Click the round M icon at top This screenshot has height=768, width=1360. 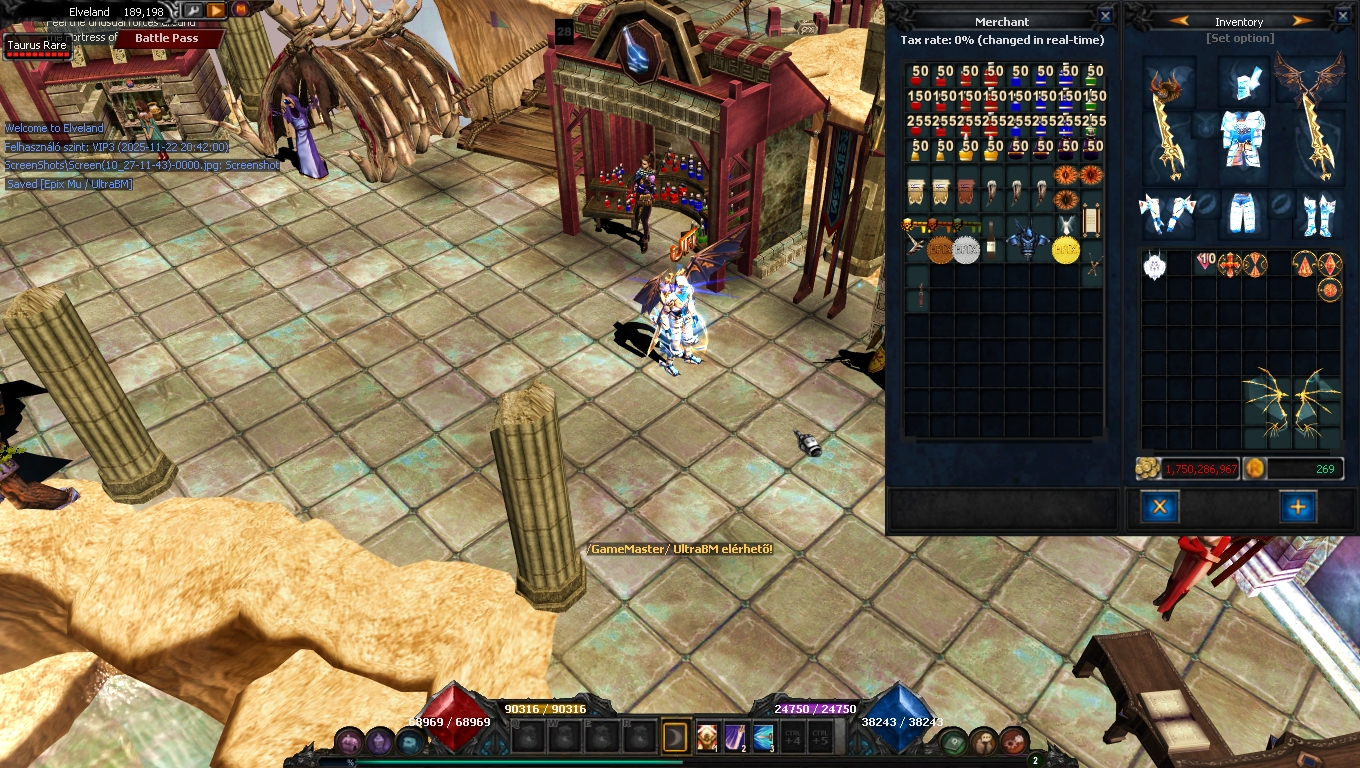pyautogui.click(x=240, y=10)
